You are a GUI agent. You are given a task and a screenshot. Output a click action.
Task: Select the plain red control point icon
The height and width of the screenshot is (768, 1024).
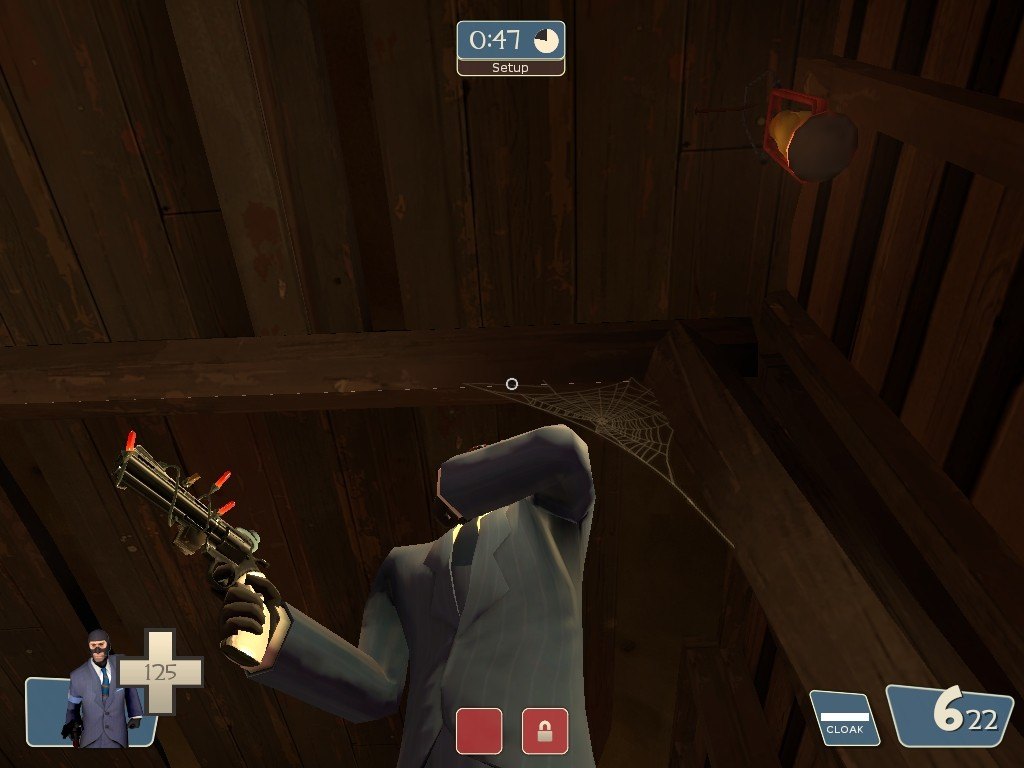479,731
